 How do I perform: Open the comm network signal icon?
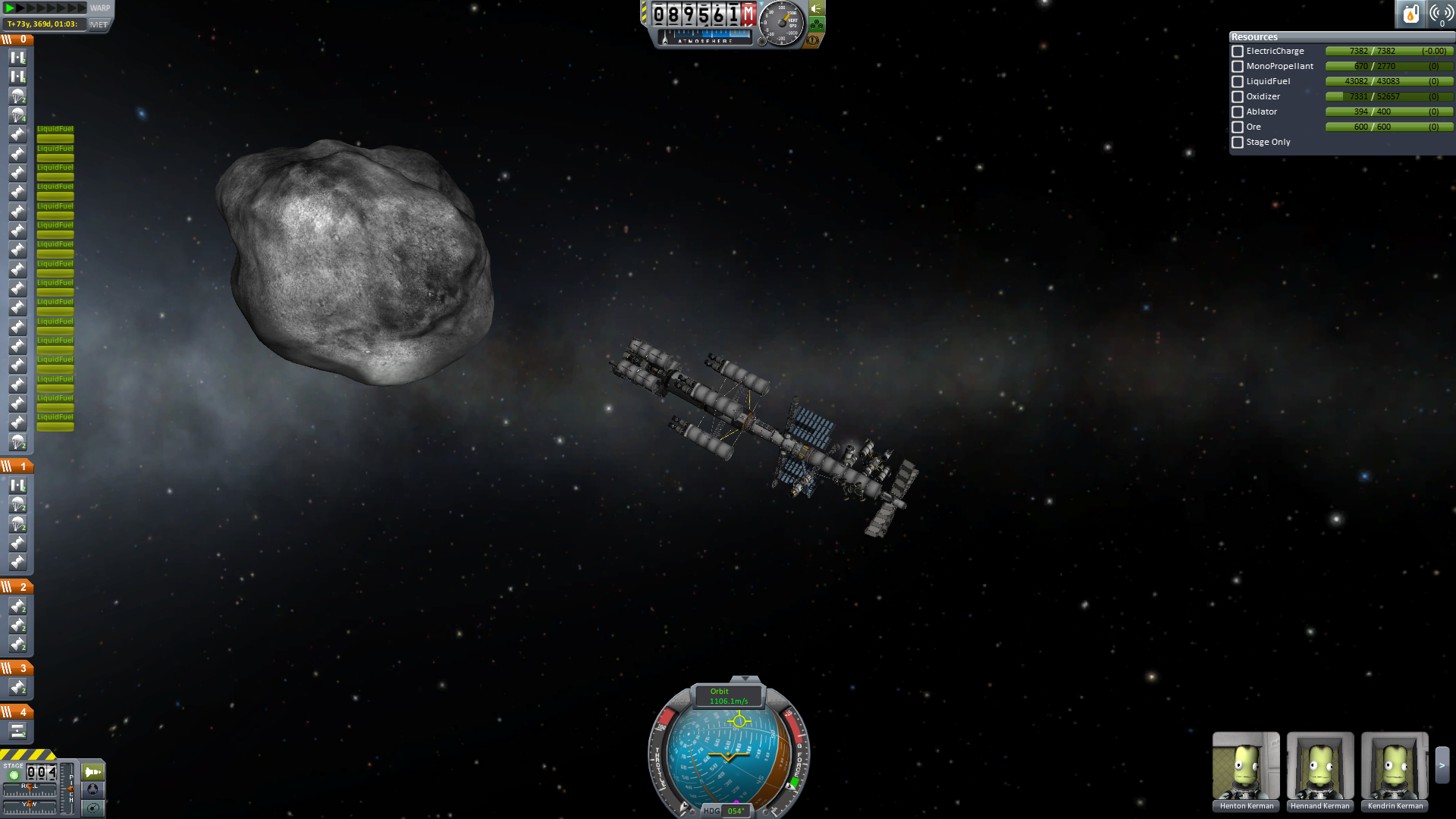pos(1441,14)
